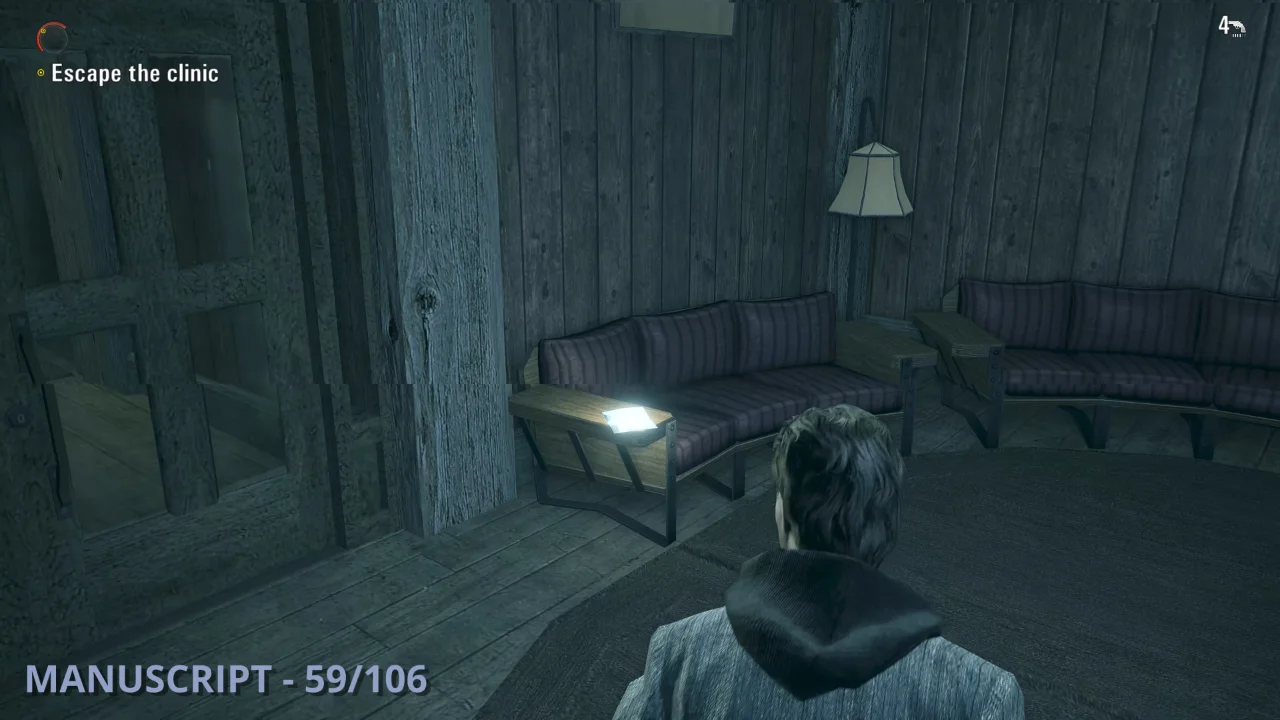Click the small objective marker inside the compass
1280x720 pixels.
tap(43, 31)
